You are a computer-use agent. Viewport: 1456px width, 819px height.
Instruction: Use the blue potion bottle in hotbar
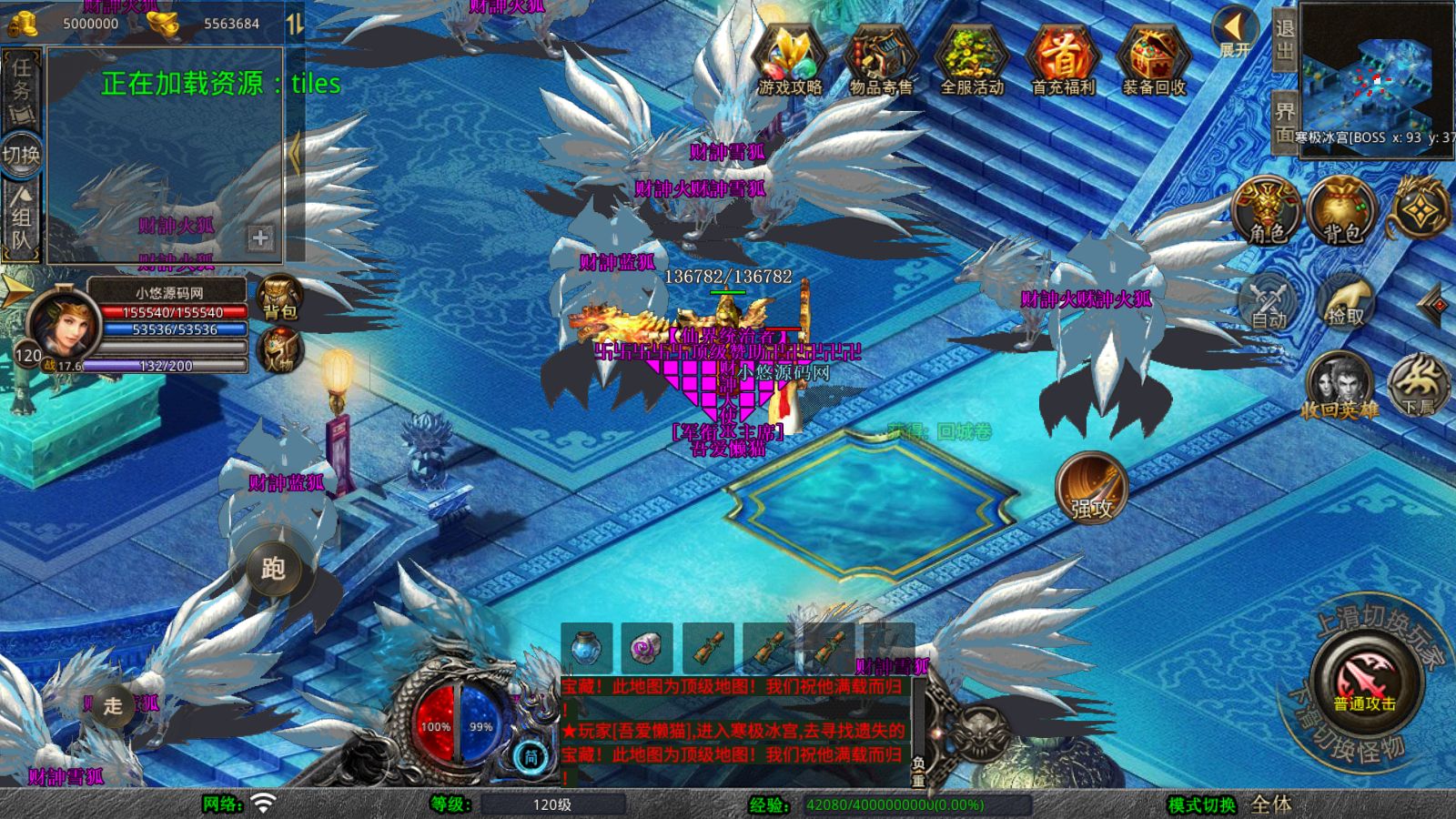(x=586, y=648)
